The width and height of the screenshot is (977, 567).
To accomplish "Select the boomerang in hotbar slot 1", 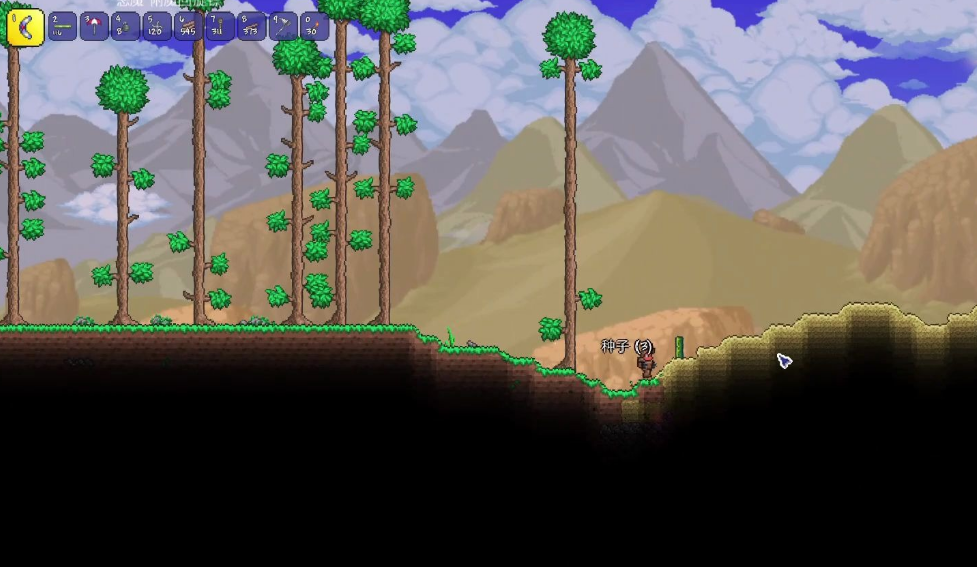I will pyautogui.click(x=25, y=27).
